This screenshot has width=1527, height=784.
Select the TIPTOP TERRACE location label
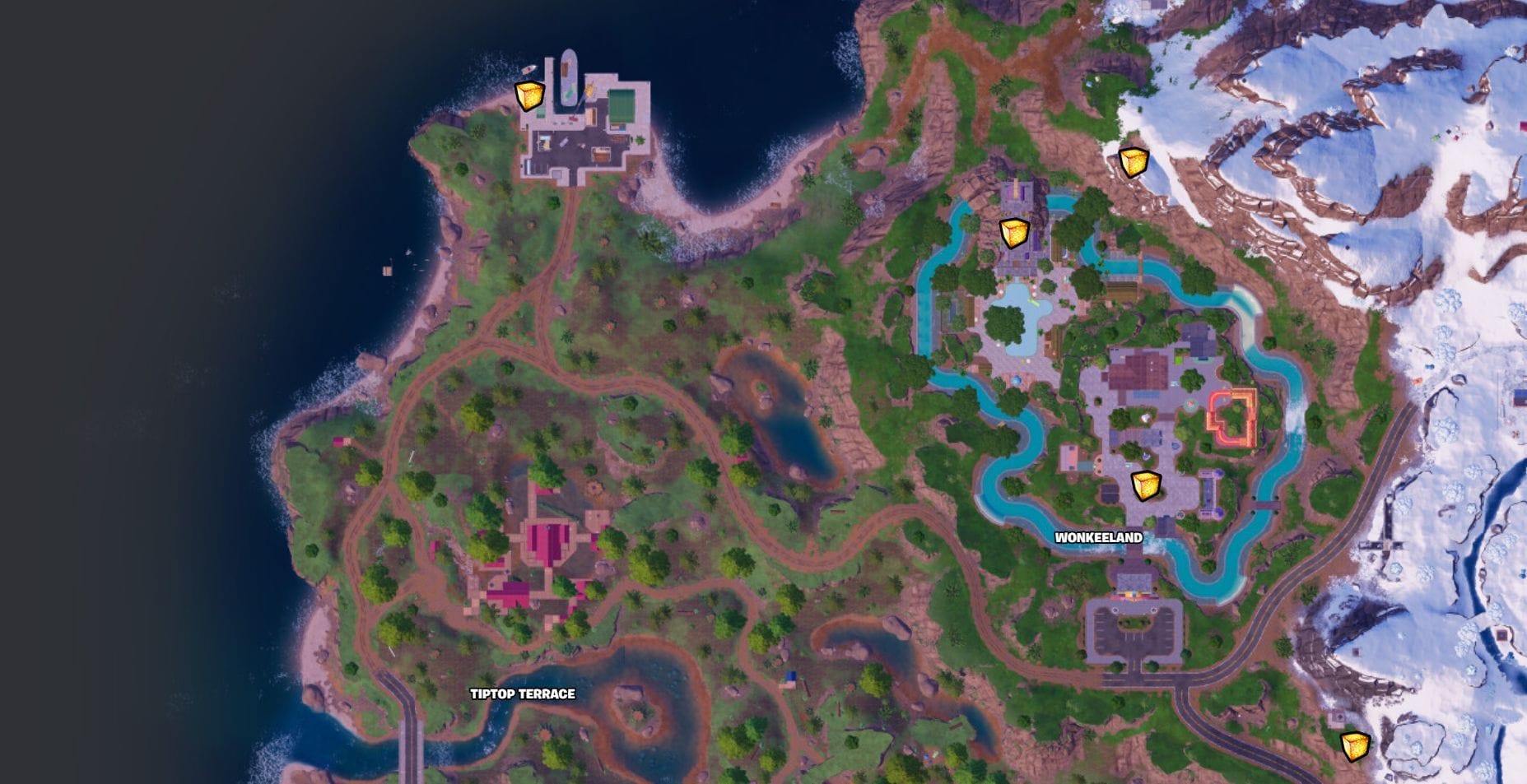coord(523,694)
